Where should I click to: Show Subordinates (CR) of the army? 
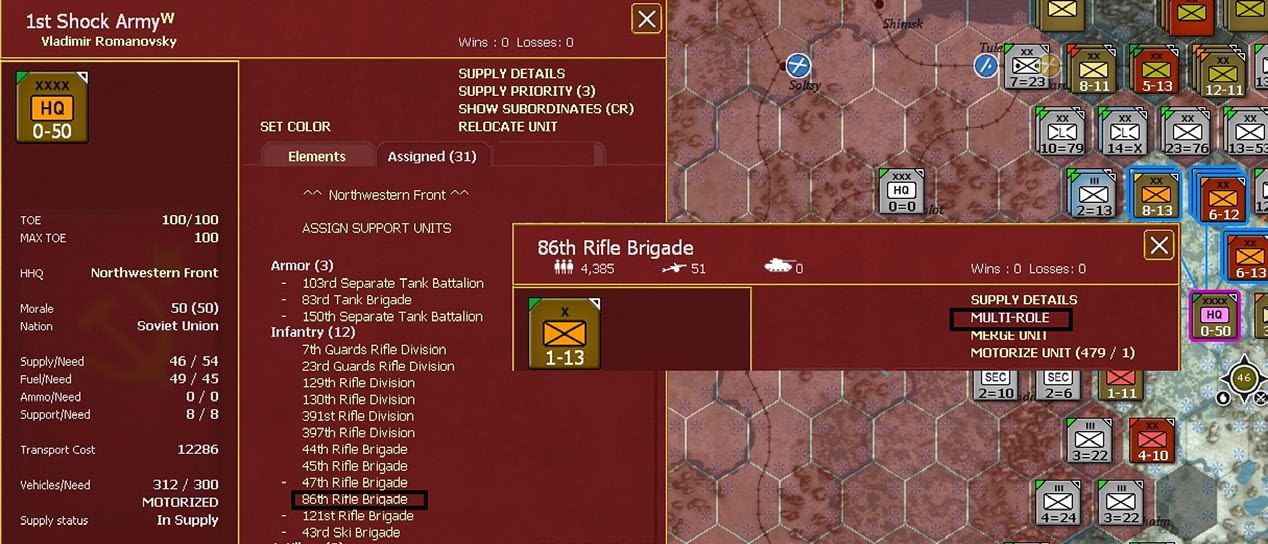coord(545,109)
